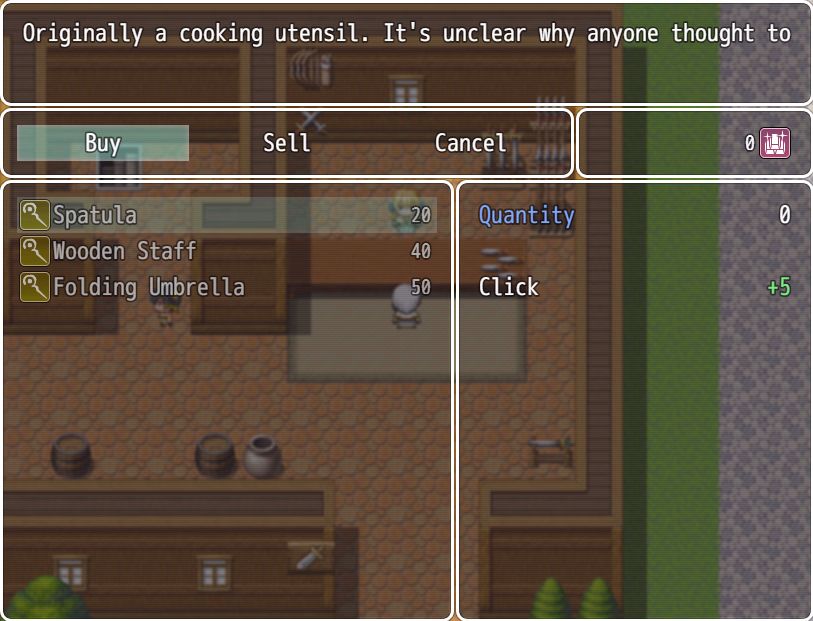
Task: Select the Spatula item row
Action: (226, 215)
